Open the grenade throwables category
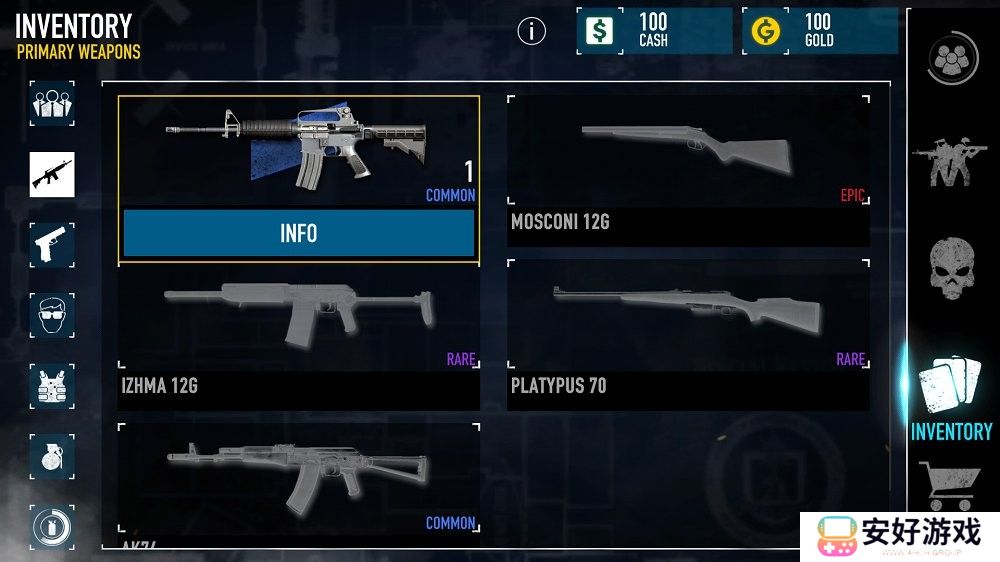 pyautogui.click(x=52, y=456)
